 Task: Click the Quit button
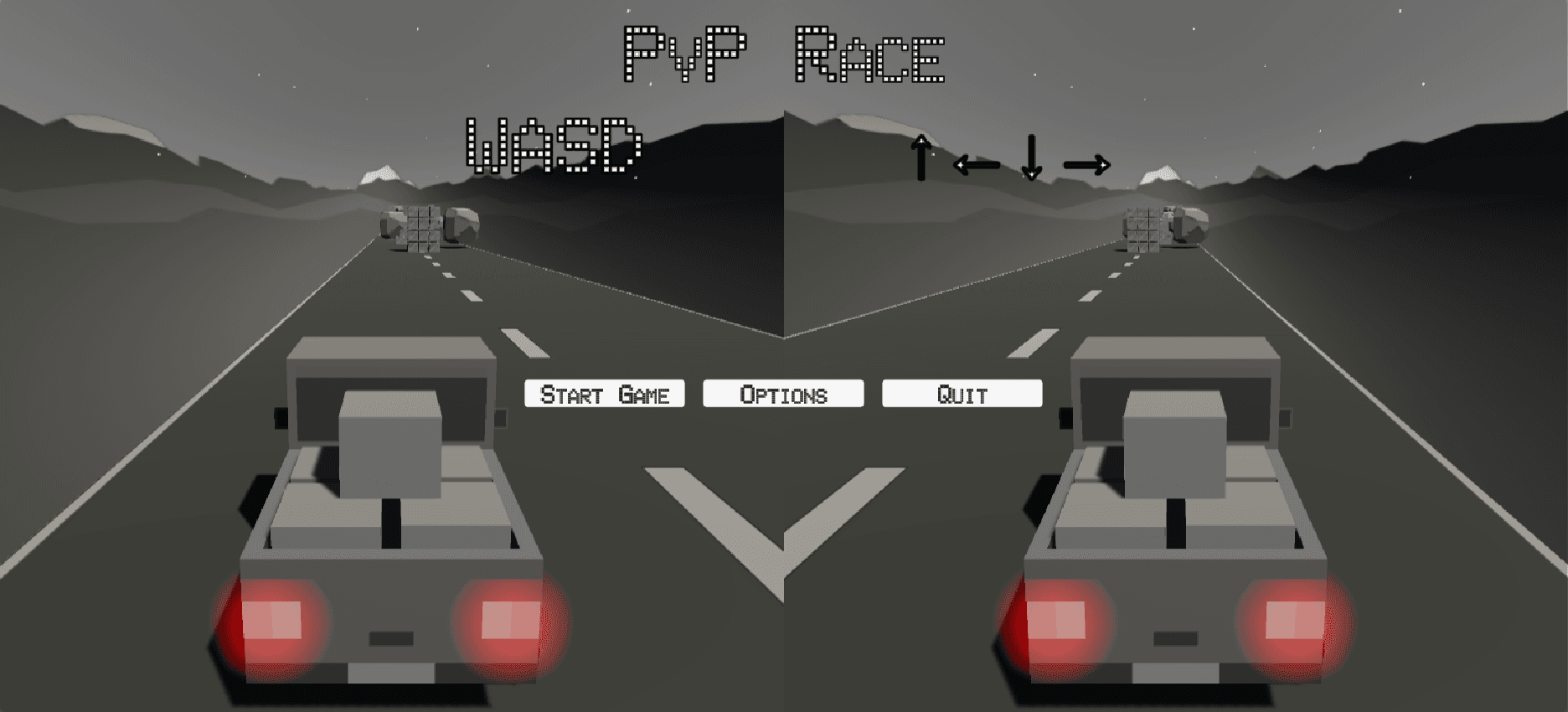[x=961, y=392]
